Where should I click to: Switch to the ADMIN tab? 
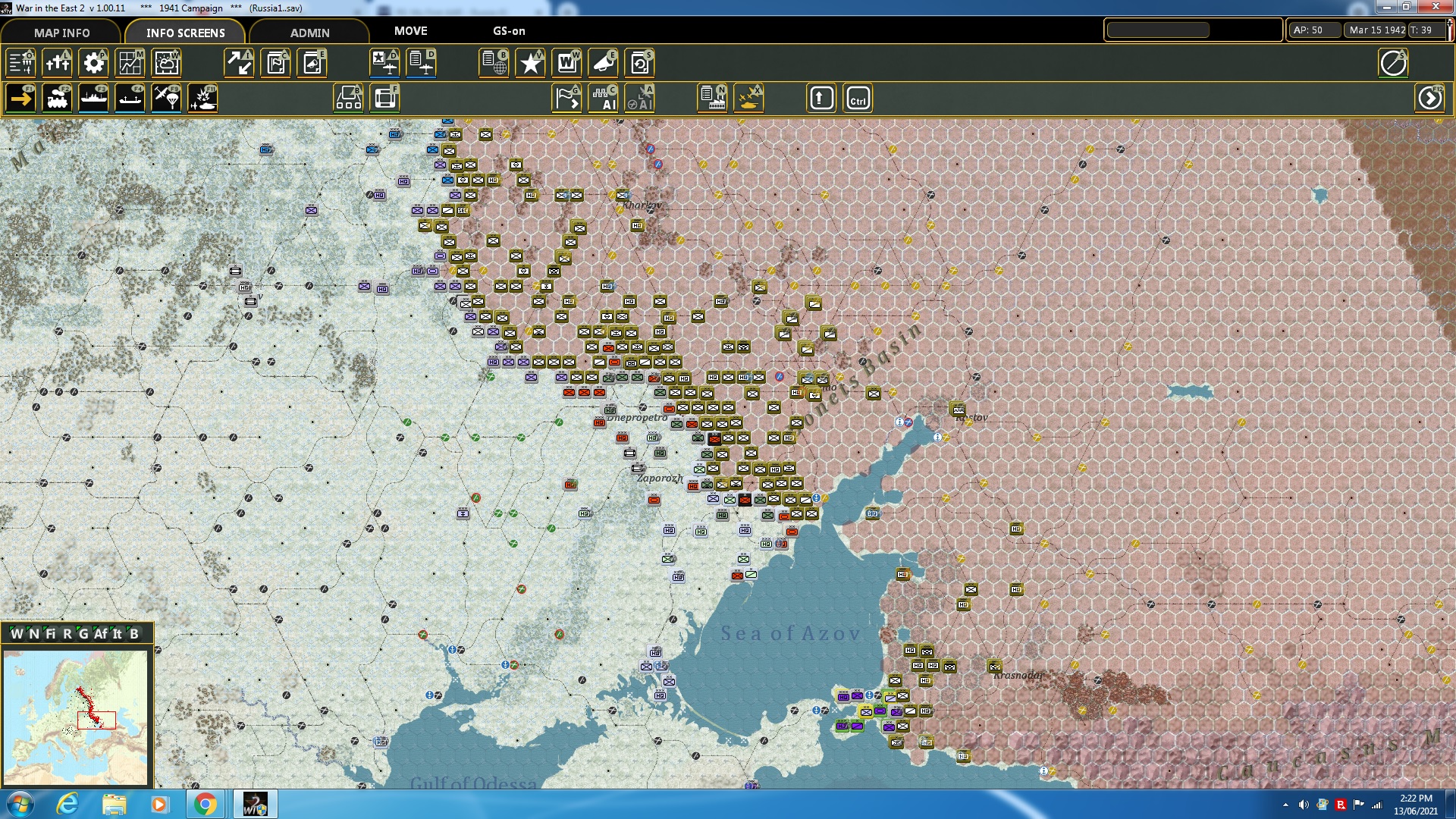[311, 33]
